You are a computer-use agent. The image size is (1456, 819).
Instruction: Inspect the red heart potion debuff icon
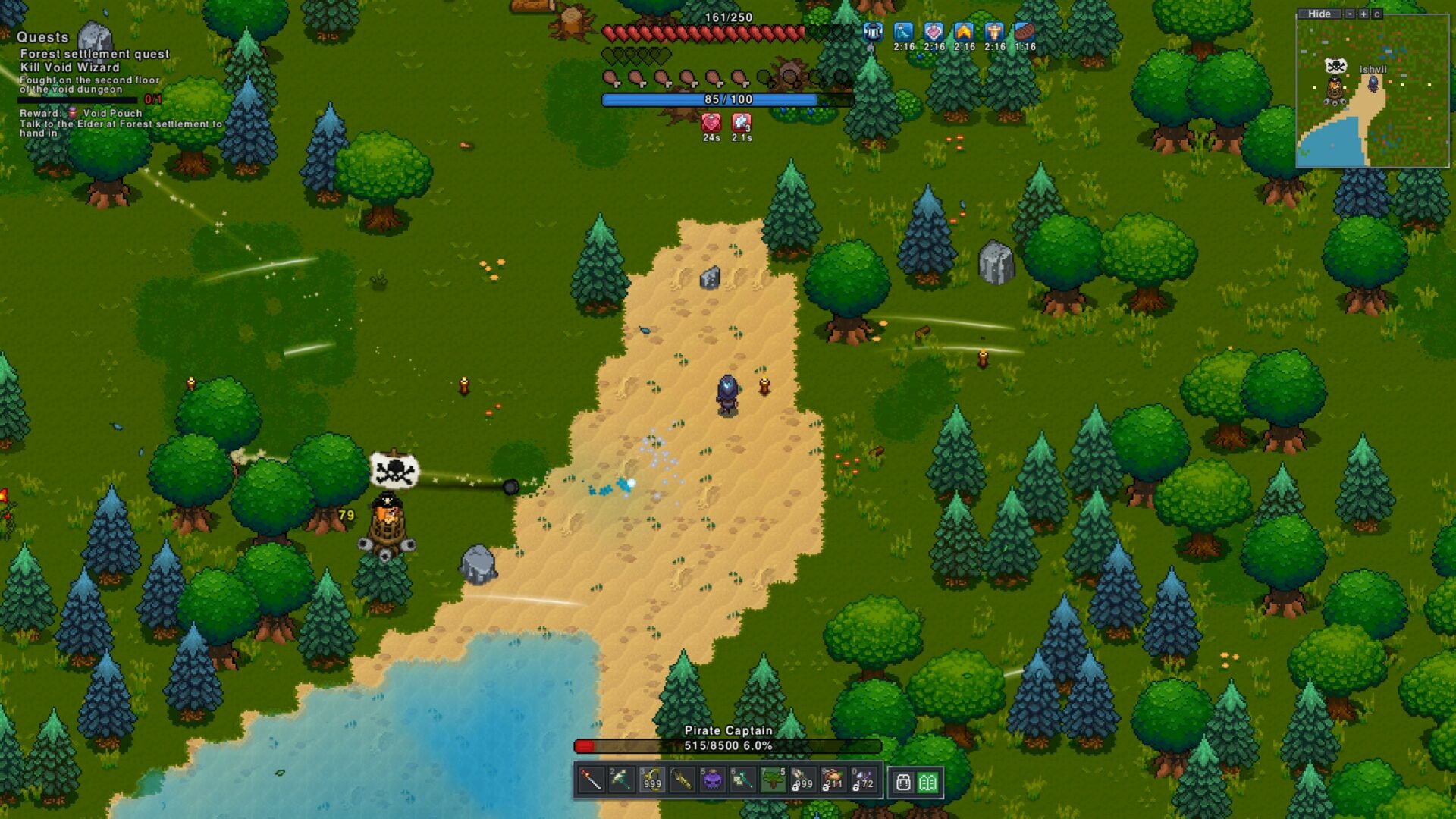[x=711, y=123]
